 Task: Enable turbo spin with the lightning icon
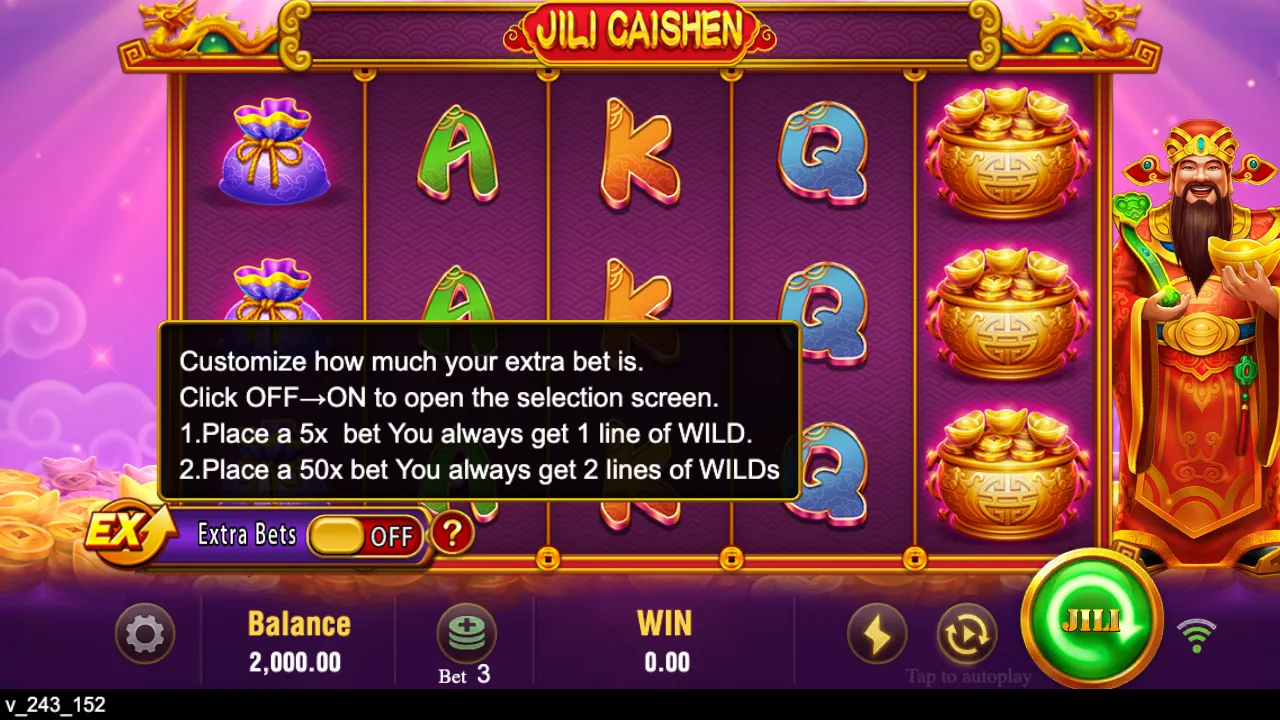click(877, 633)
